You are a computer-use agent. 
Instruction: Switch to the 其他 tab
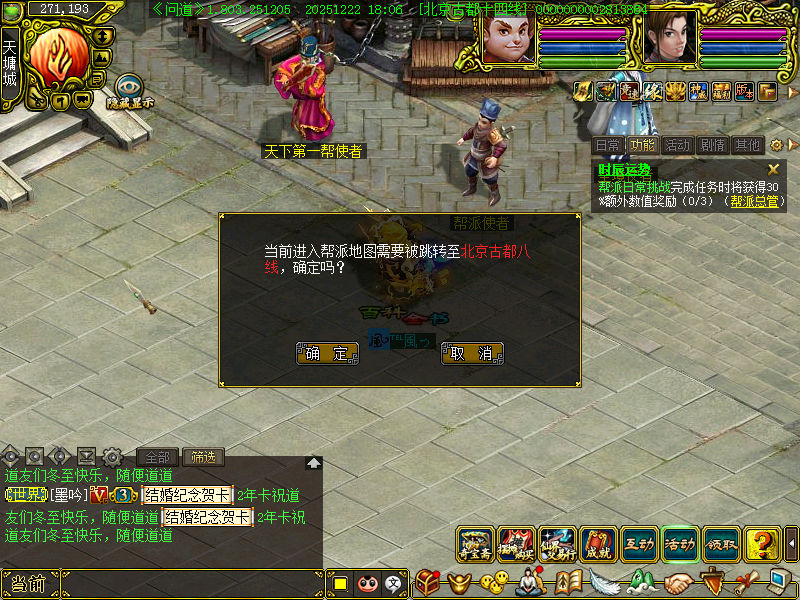(x=746, y=145)
